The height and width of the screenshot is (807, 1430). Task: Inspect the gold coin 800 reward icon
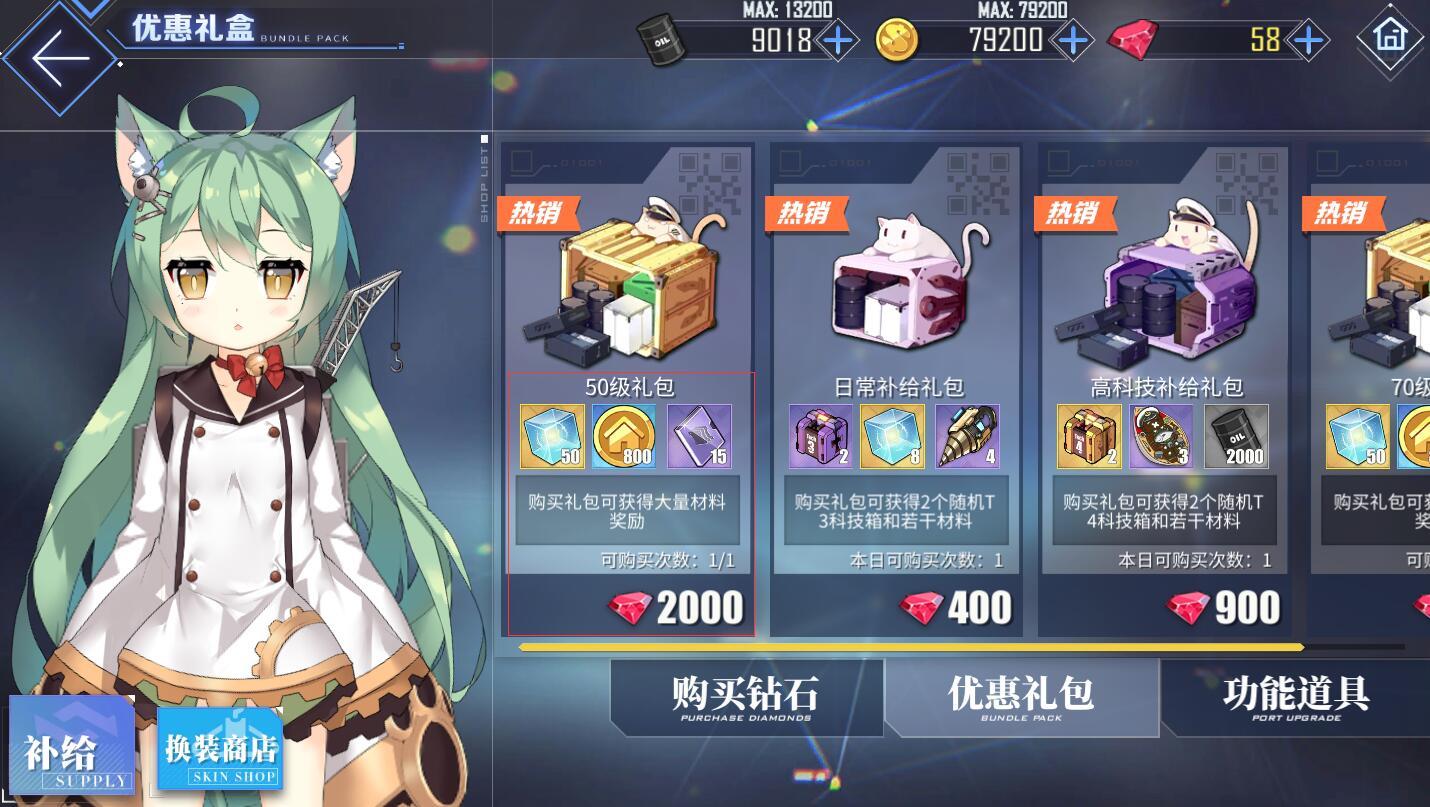(624, 436)
